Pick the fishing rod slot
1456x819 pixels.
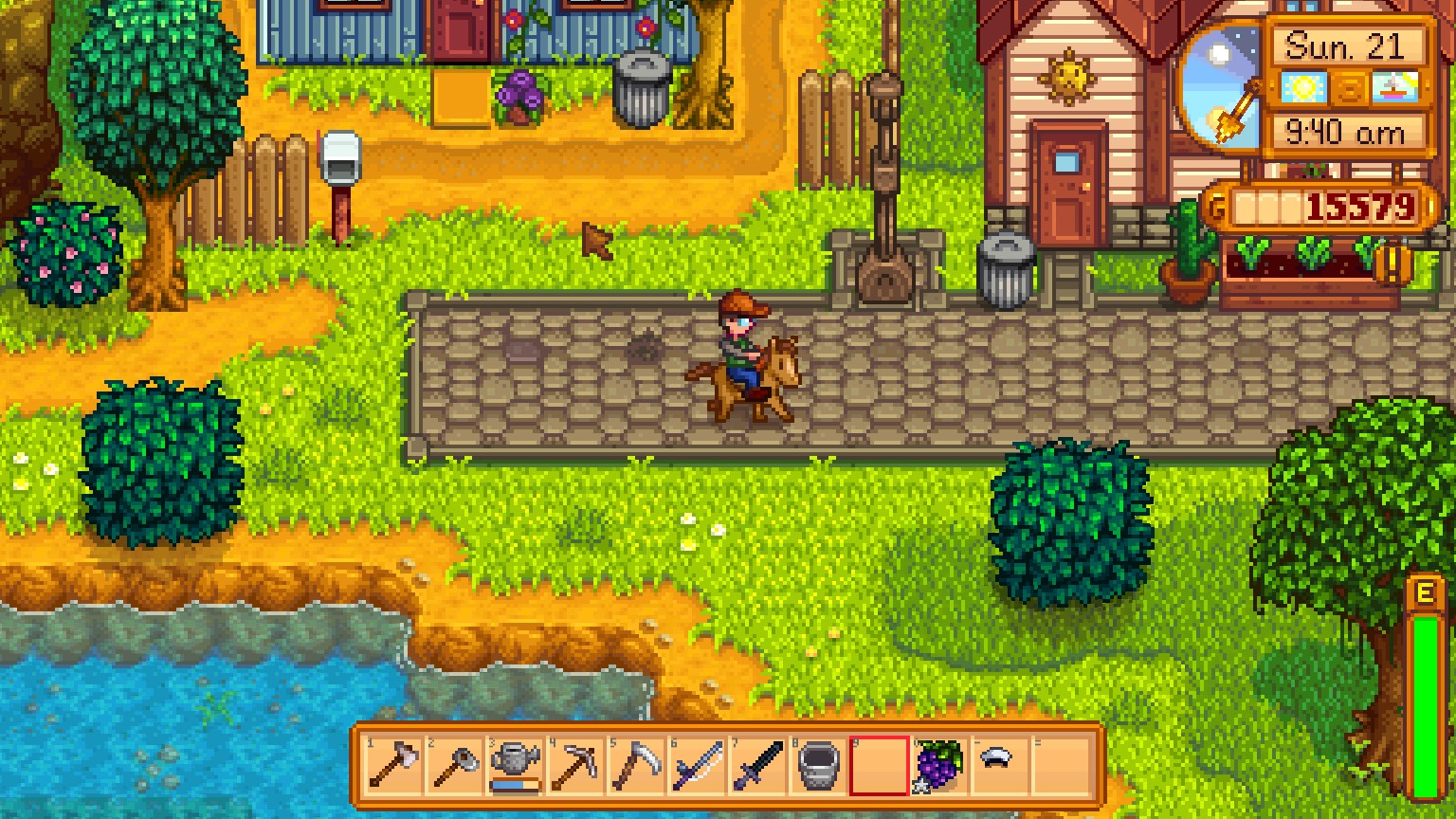point(698,766)
